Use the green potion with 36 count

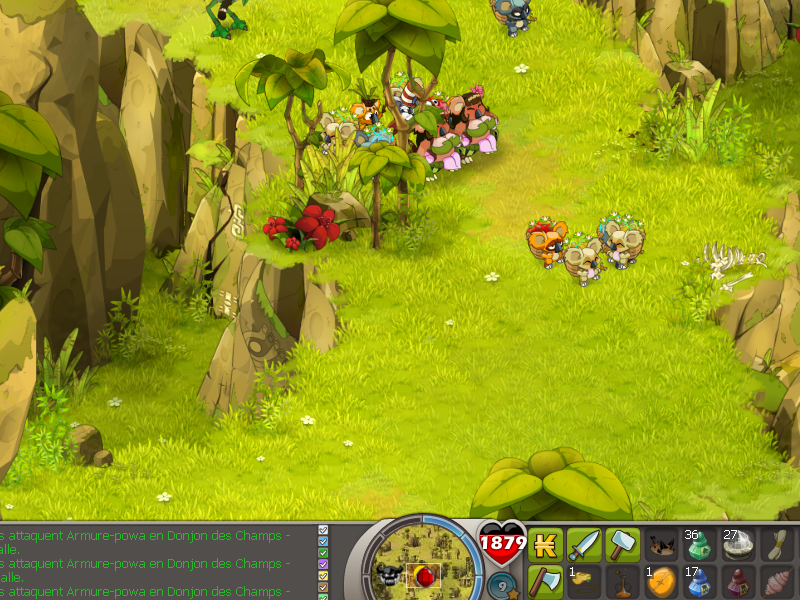699,545
